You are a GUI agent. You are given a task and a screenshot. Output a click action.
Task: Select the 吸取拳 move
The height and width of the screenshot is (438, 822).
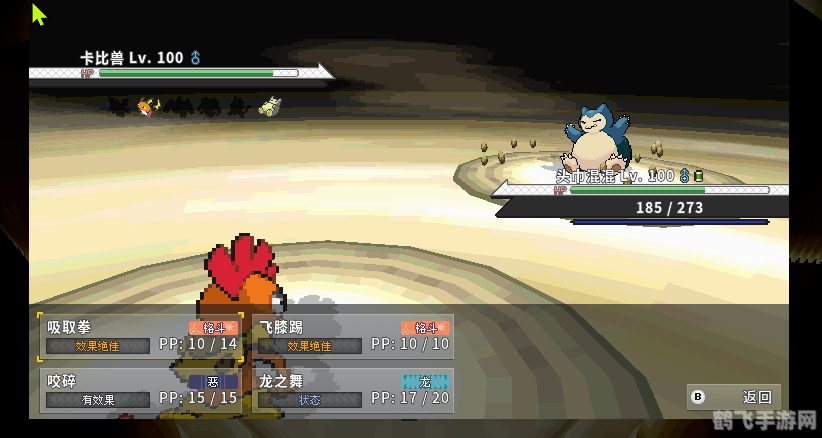(141, 336)
